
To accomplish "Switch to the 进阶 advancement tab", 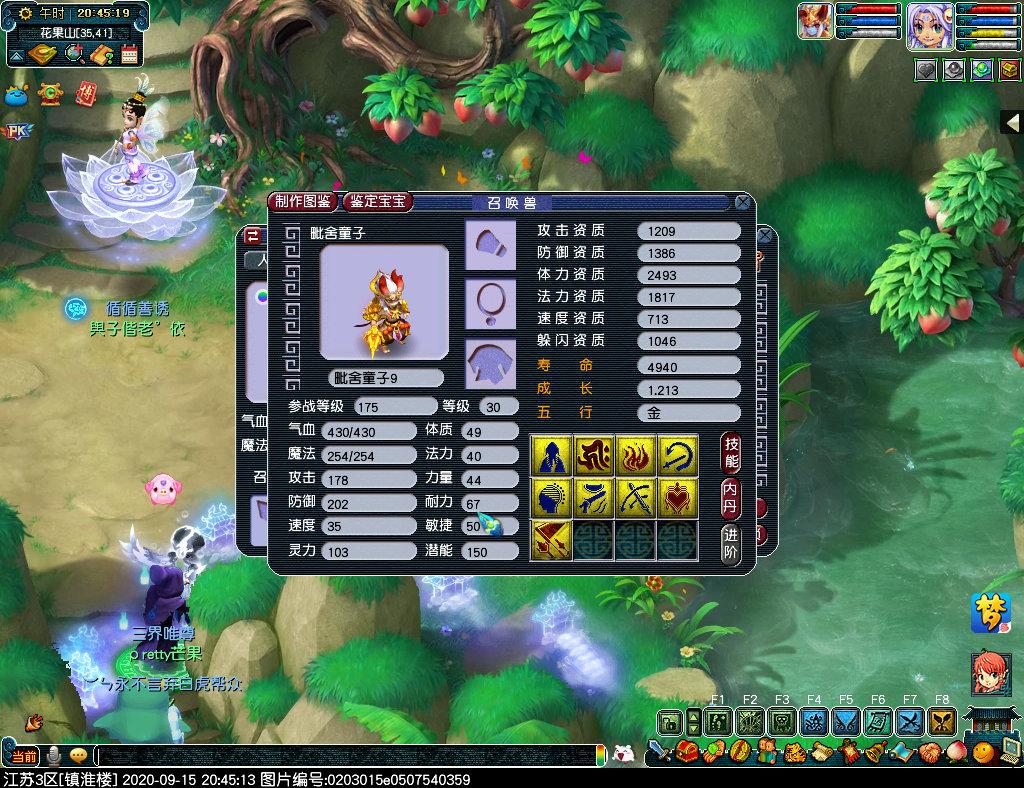I will tap(732, 542).
